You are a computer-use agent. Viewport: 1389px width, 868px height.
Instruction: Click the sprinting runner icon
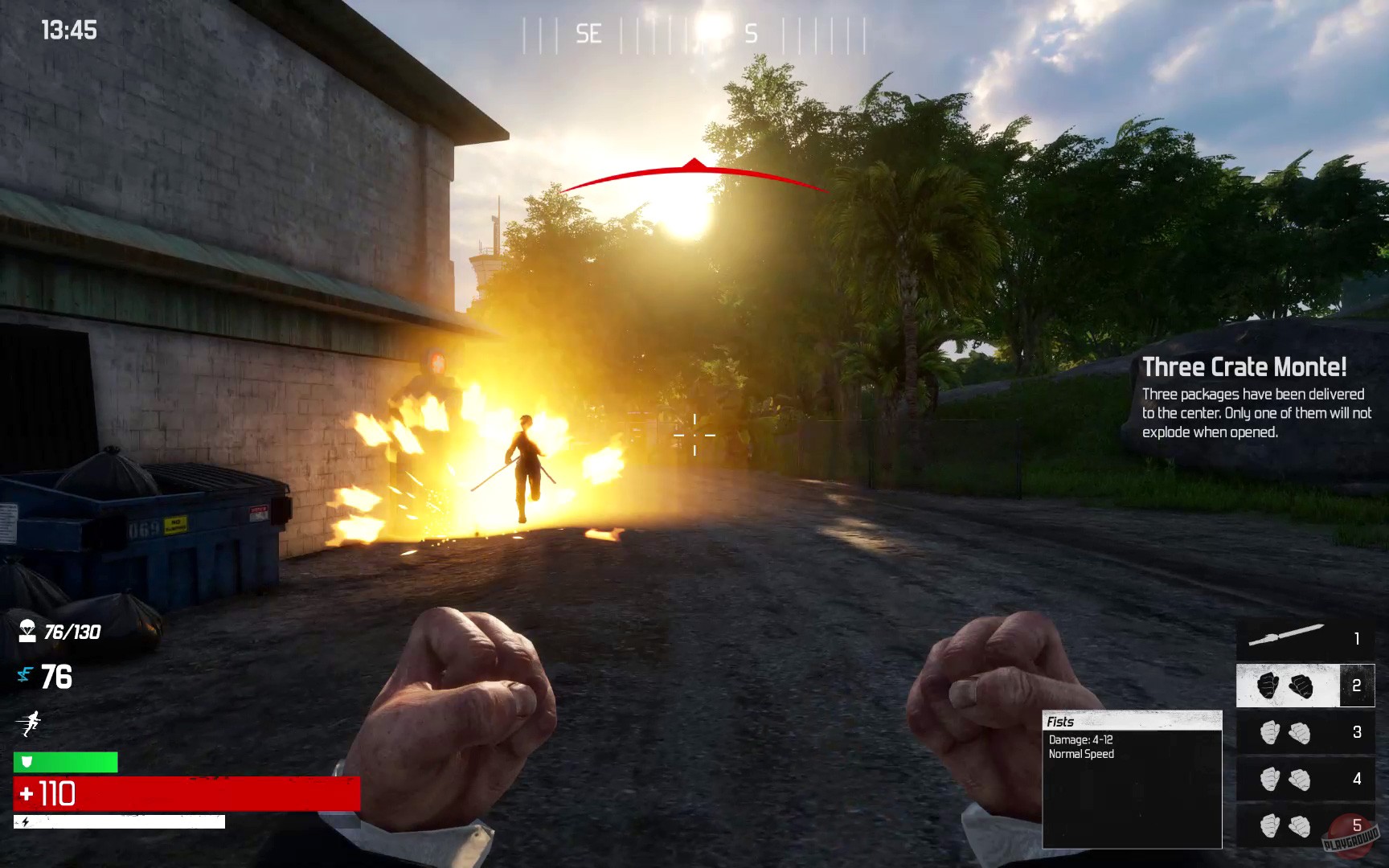click(30, 722)
